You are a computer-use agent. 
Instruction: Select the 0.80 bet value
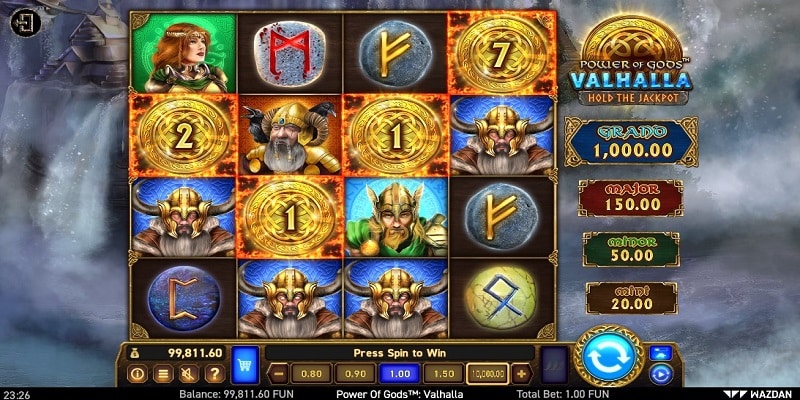coord(311,374)
